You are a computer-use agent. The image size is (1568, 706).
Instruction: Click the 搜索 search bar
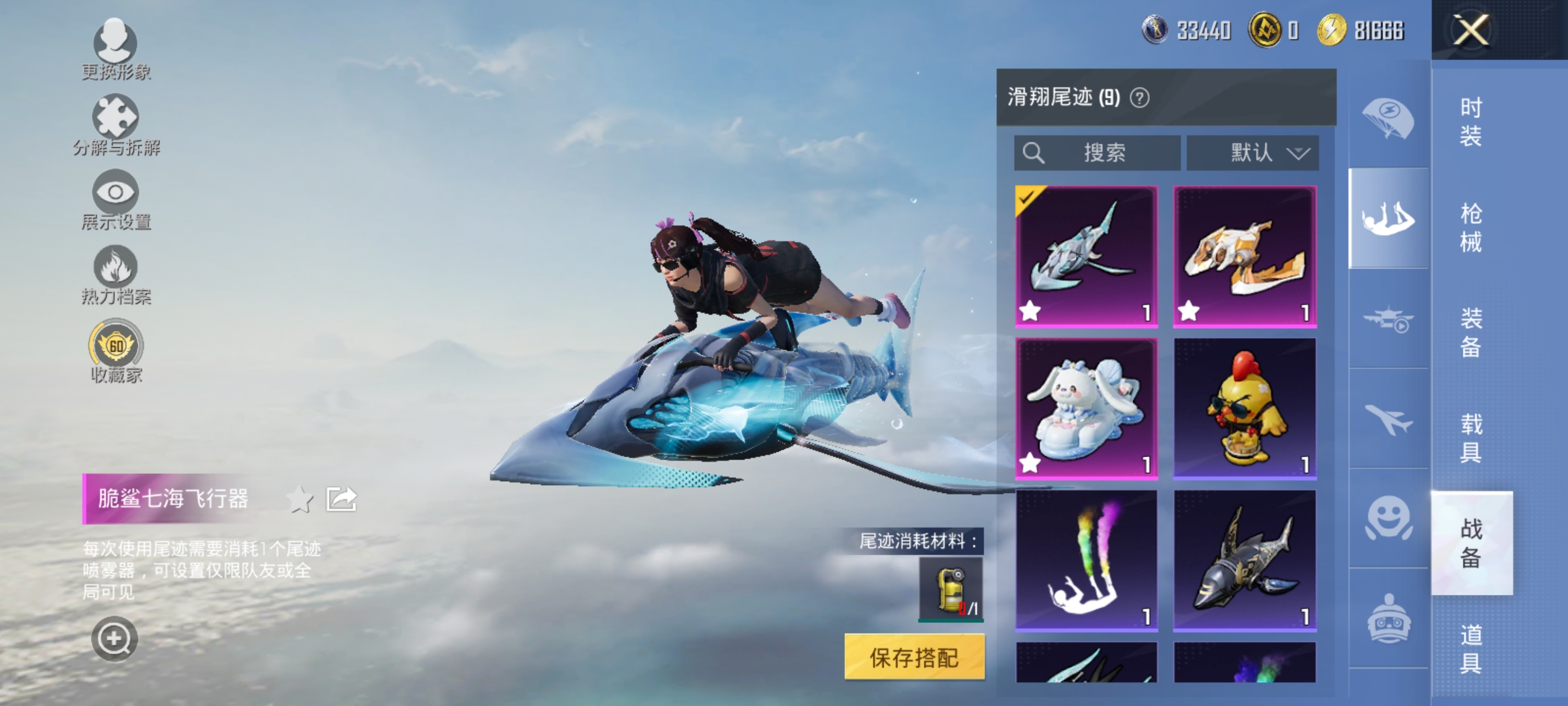(1098, 152)
